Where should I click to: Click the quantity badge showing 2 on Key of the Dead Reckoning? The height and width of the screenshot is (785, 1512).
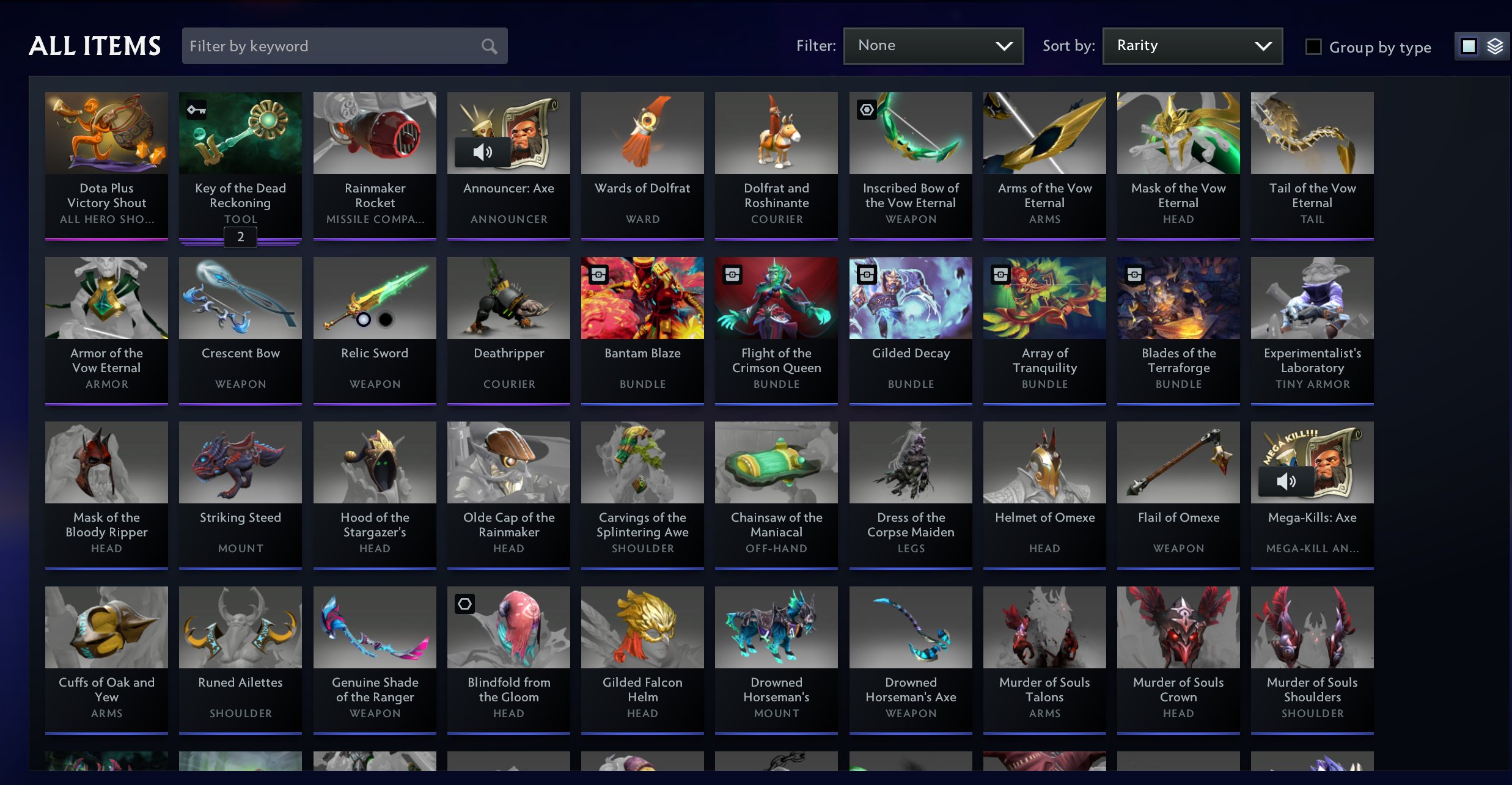click(240, 237)
